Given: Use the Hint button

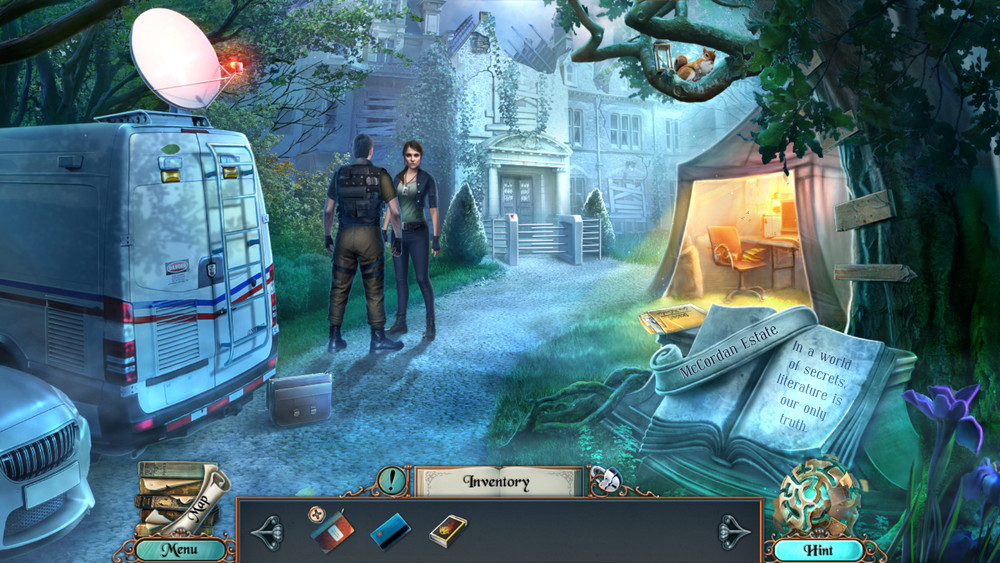Looking at the screenshot, I should 817,549.
